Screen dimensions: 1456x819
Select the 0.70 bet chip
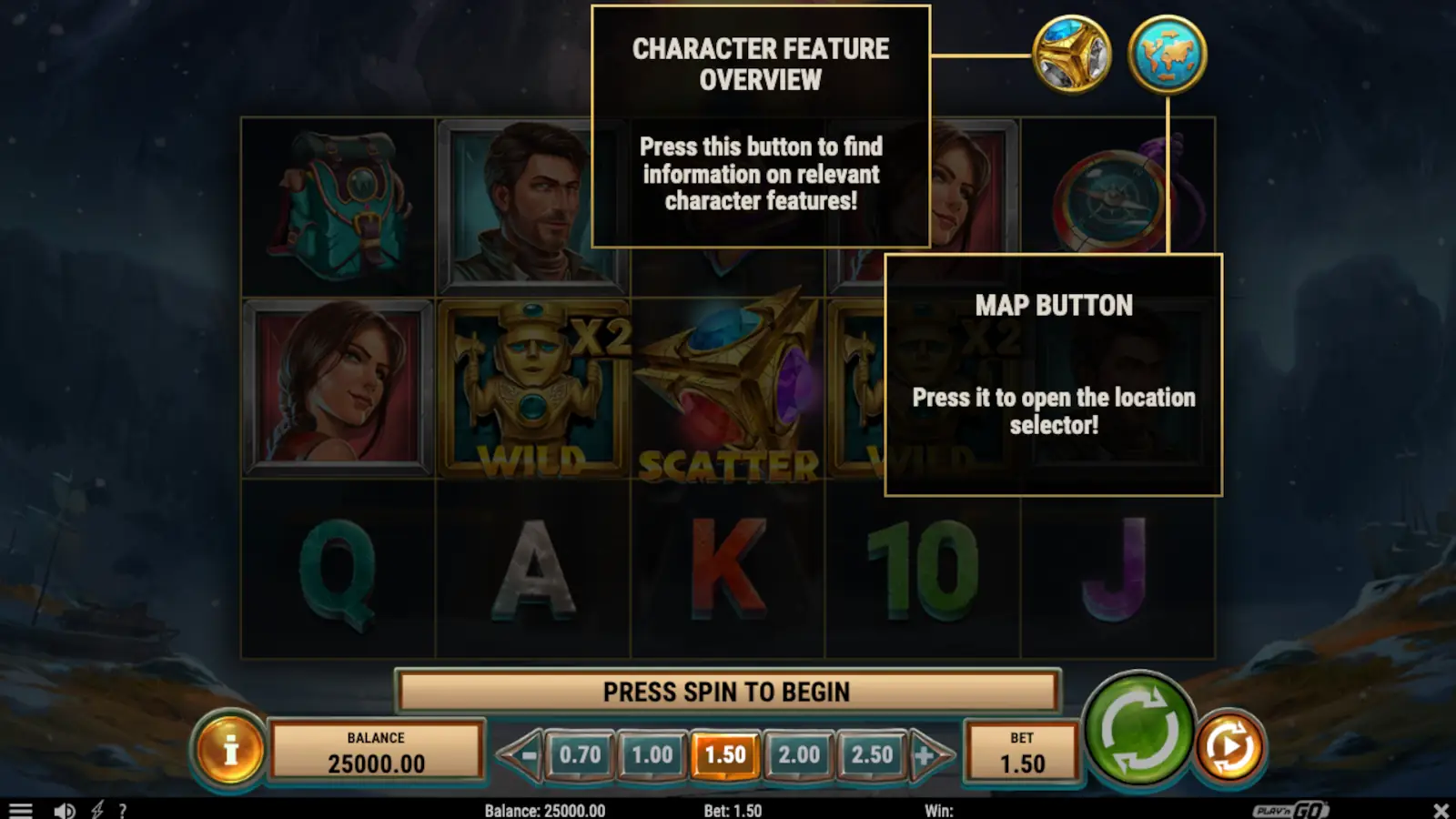[x=581, y=754]
